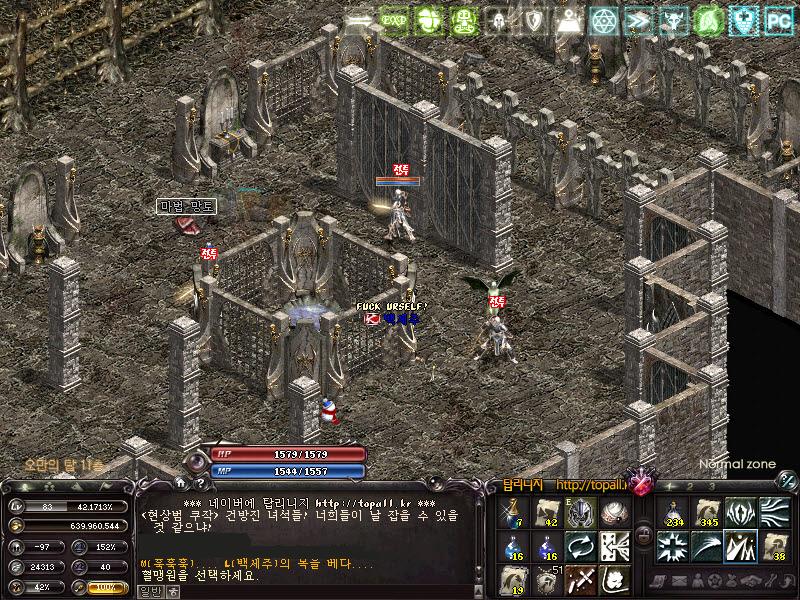This screenshot has height=600, width=800.
Task: Use the scroll with count 345
Action: 708,512
